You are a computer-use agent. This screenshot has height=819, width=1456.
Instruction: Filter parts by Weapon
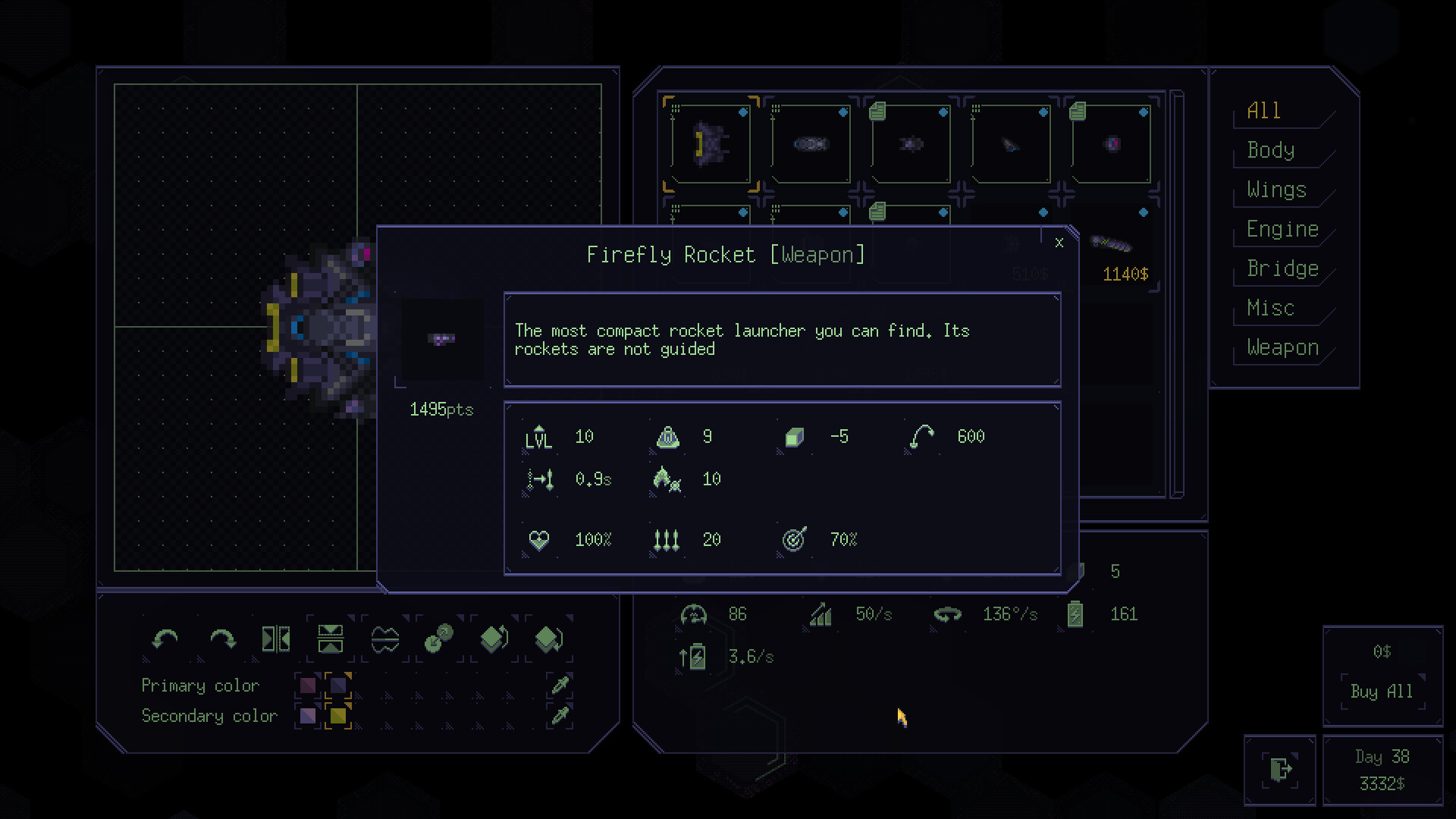[x=1282, y=347]
